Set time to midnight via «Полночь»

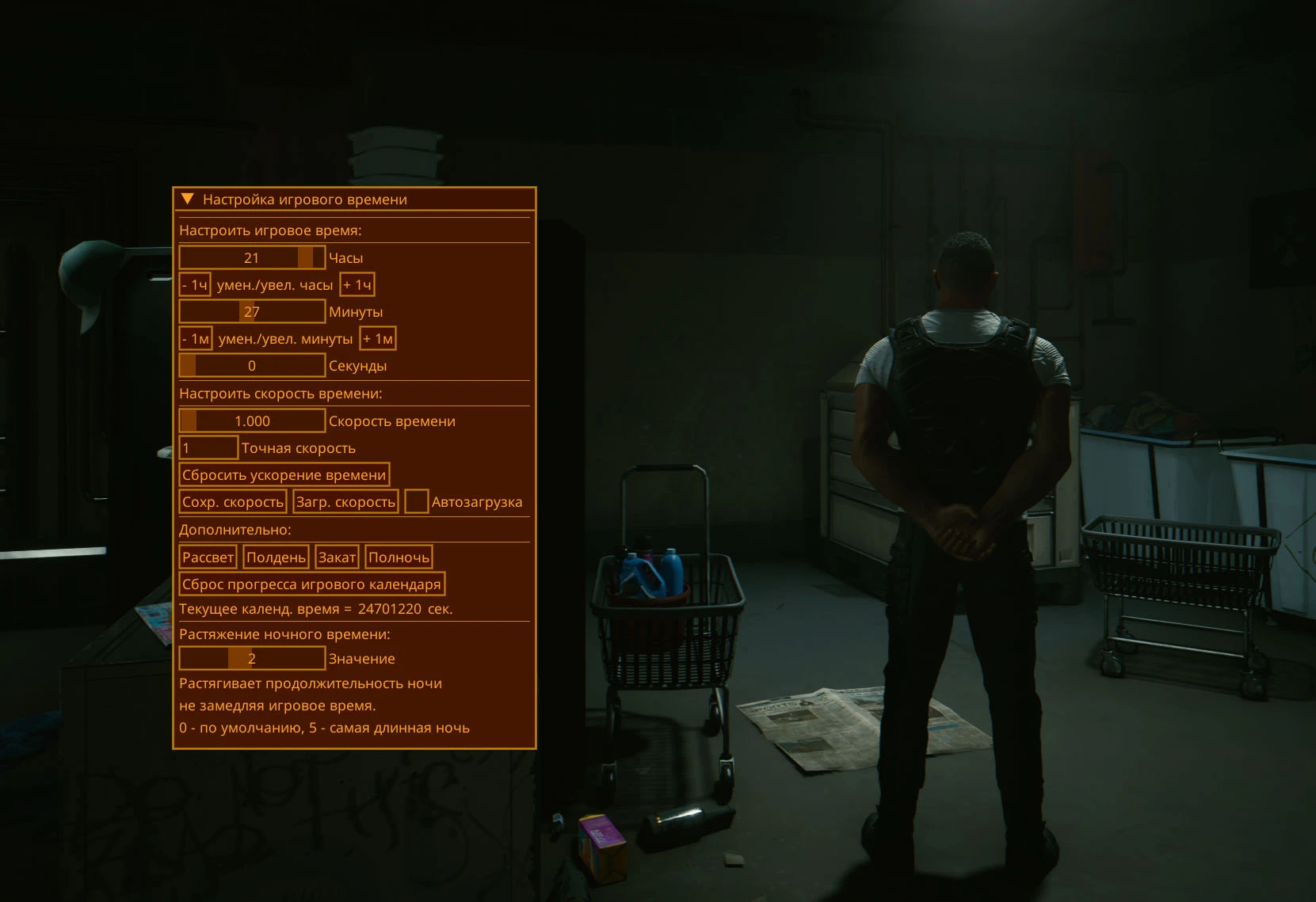(399, 556)
